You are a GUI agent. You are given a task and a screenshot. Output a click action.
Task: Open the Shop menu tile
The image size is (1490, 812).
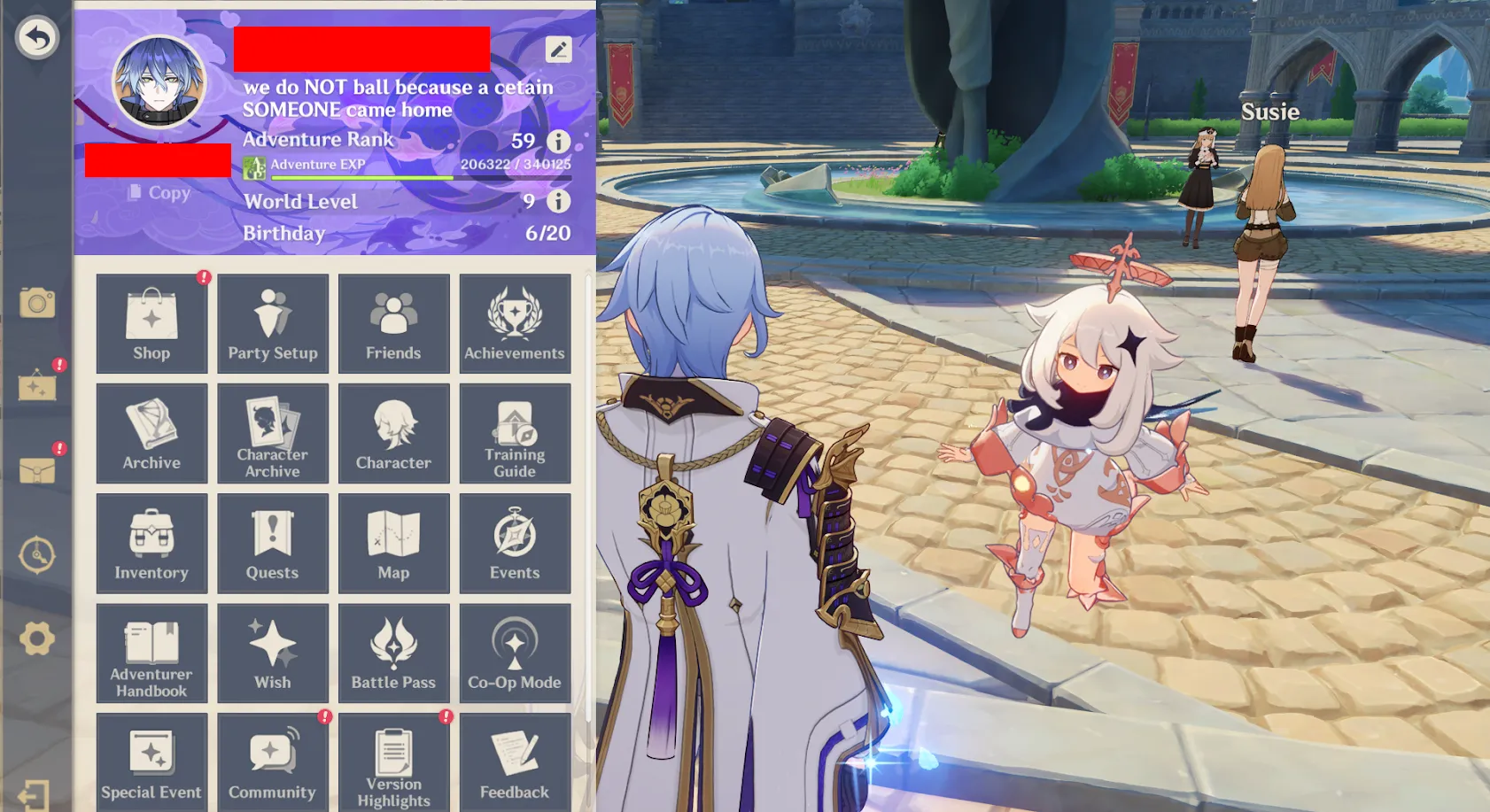tap(151, 323)
